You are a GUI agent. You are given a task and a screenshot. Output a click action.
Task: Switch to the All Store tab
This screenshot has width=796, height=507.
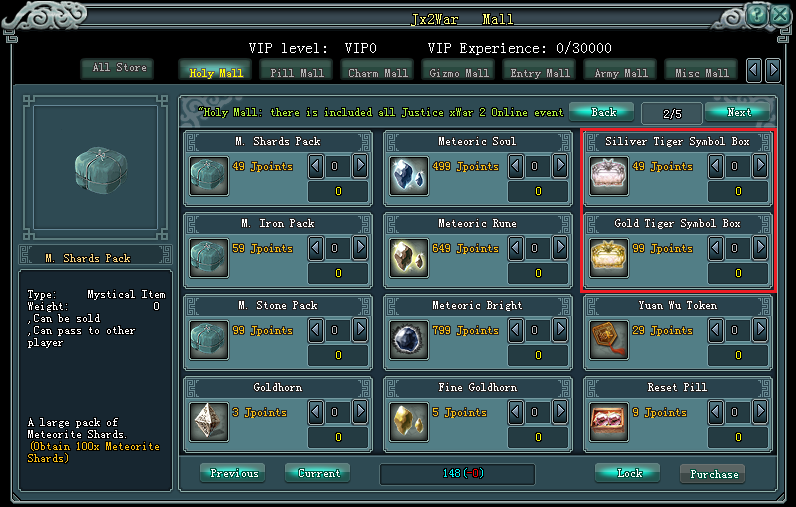coord(120,68)
